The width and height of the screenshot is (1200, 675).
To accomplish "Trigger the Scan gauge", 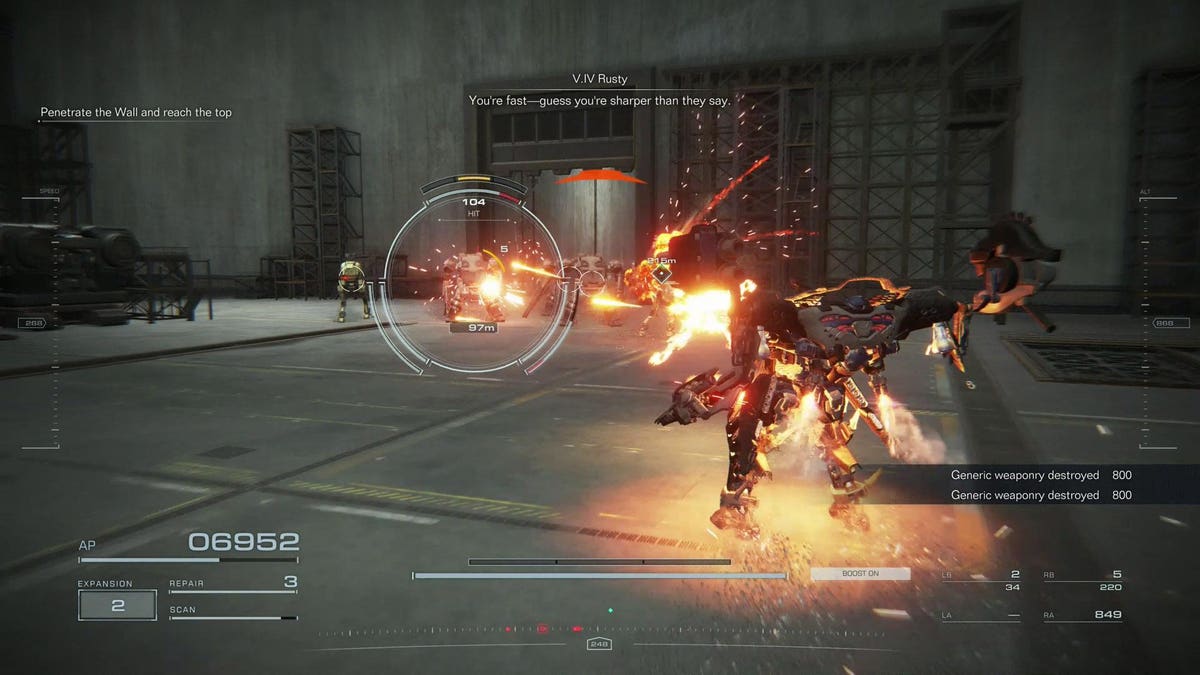I will click(x=233, y=612).
